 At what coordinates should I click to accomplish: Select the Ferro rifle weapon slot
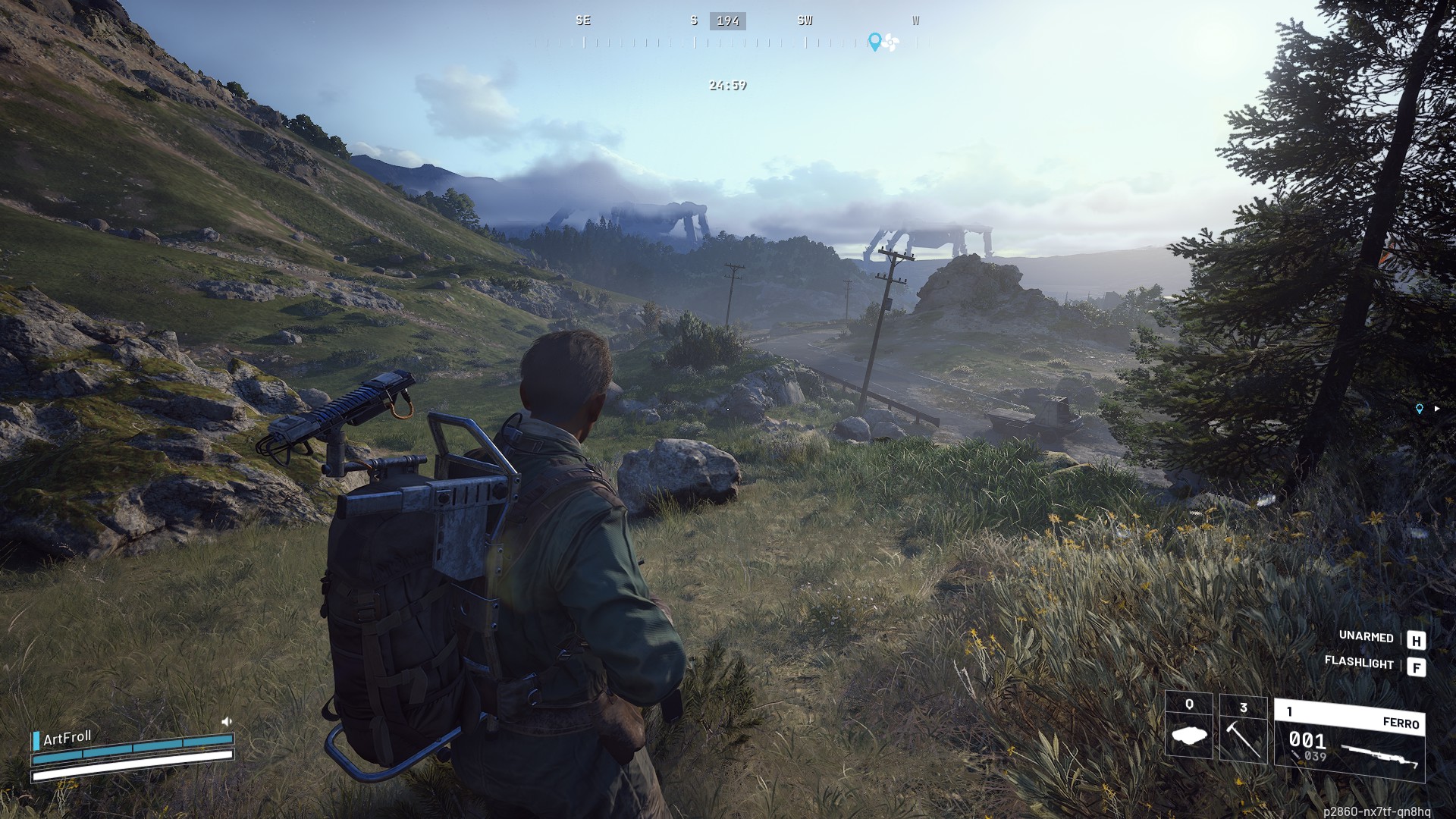click(1349, 741)
